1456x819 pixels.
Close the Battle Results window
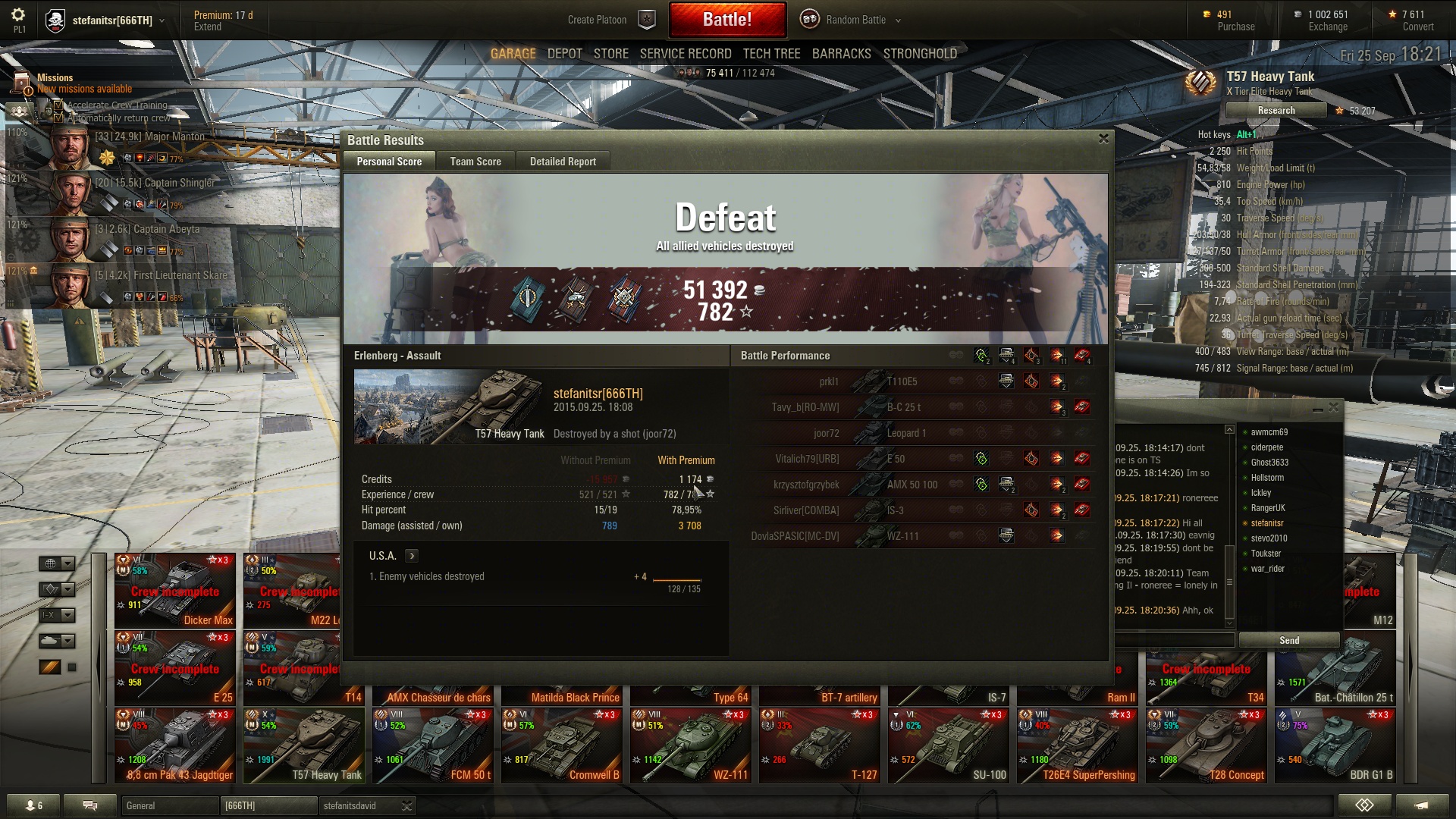point(1103,139)
